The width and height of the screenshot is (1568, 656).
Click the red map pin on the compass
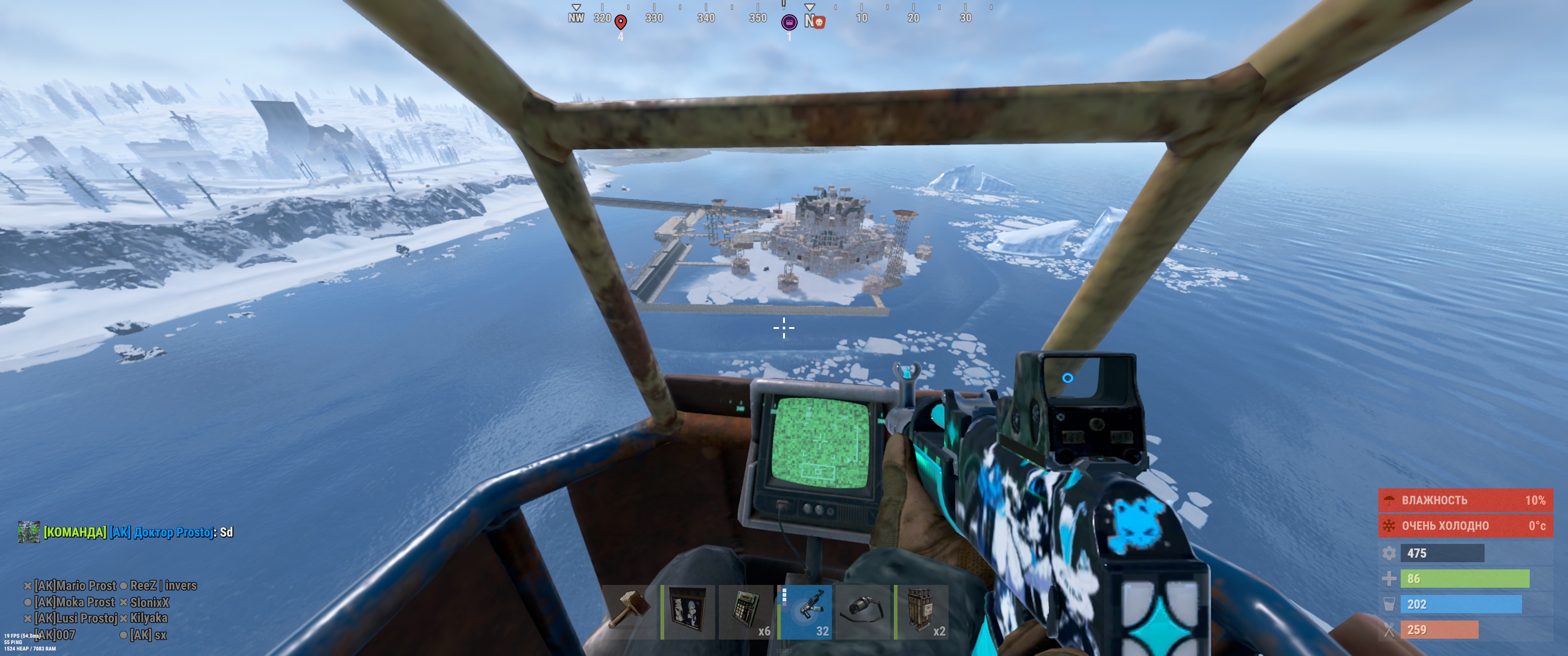point(620,22)
